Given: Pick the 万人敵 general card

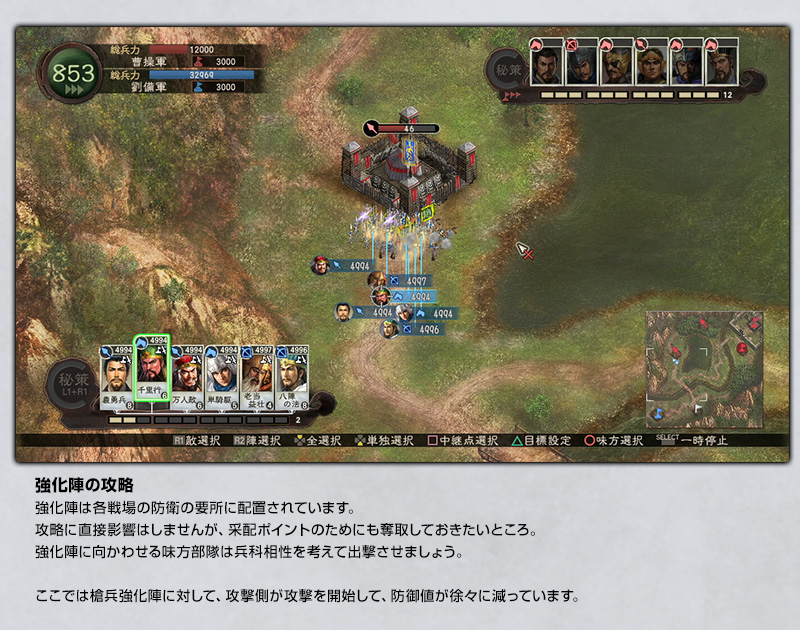Looking at the screenshot, I should pos(187,374).
